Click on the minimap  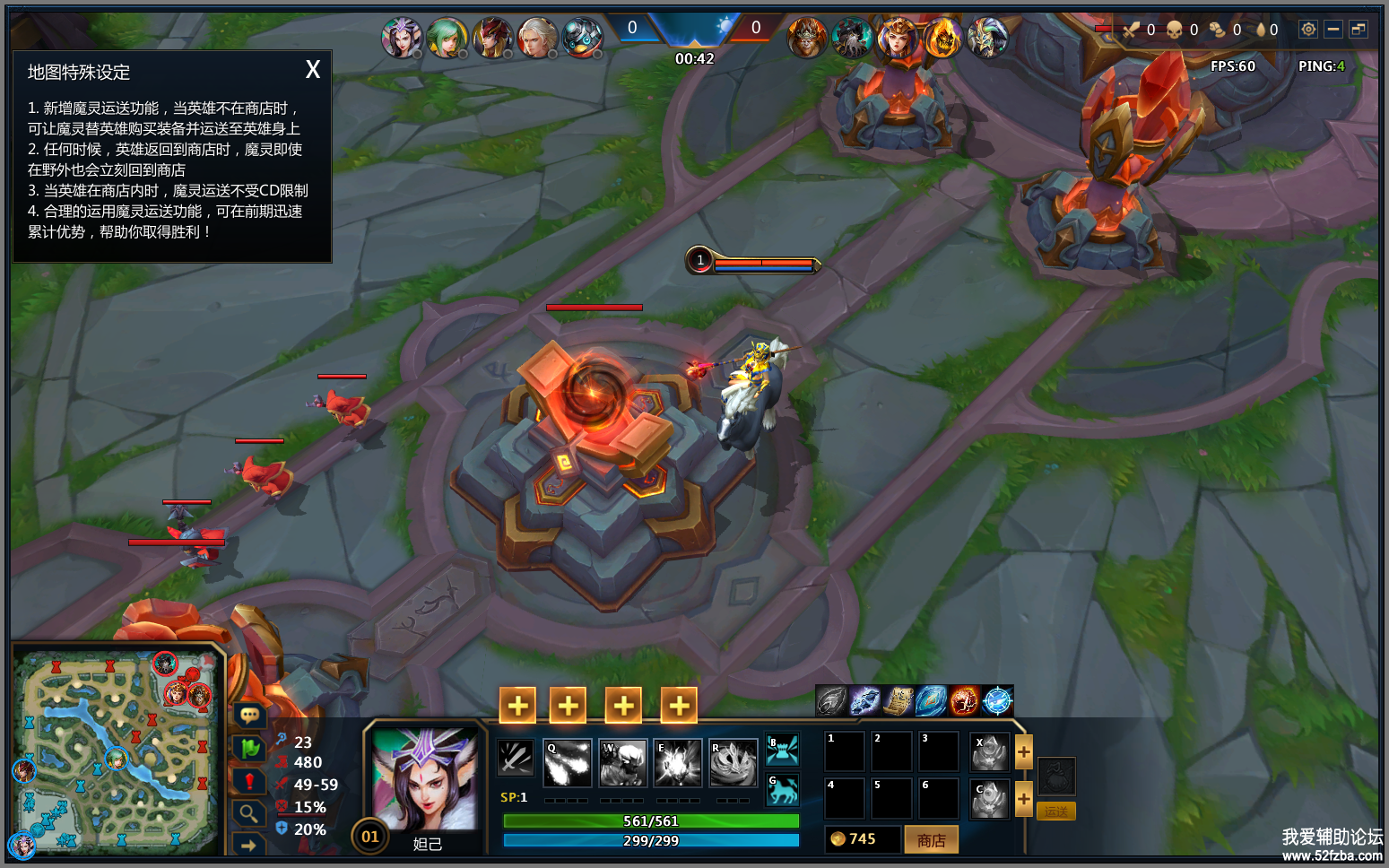117,749
